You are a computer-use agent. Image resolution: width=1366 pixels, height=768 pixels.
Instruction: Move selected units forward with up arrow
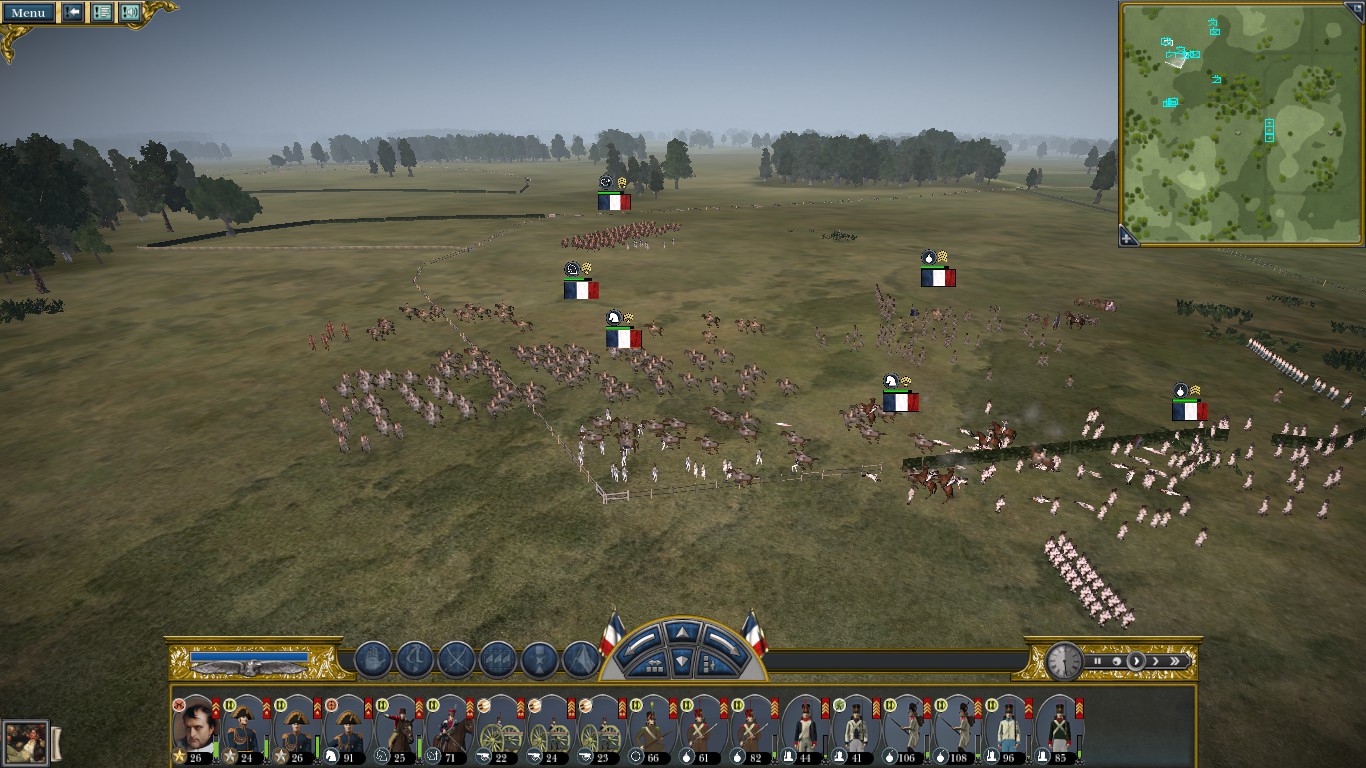(683, 632)
